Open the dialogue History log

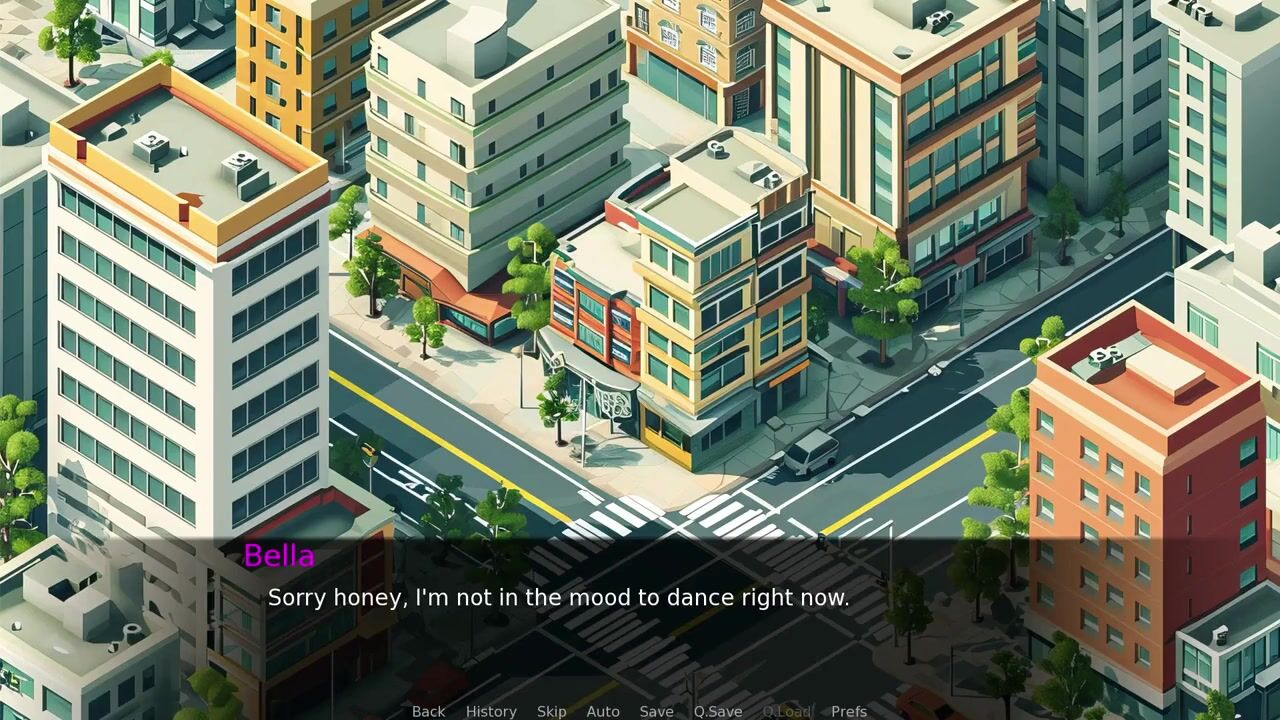coord(491,711)
